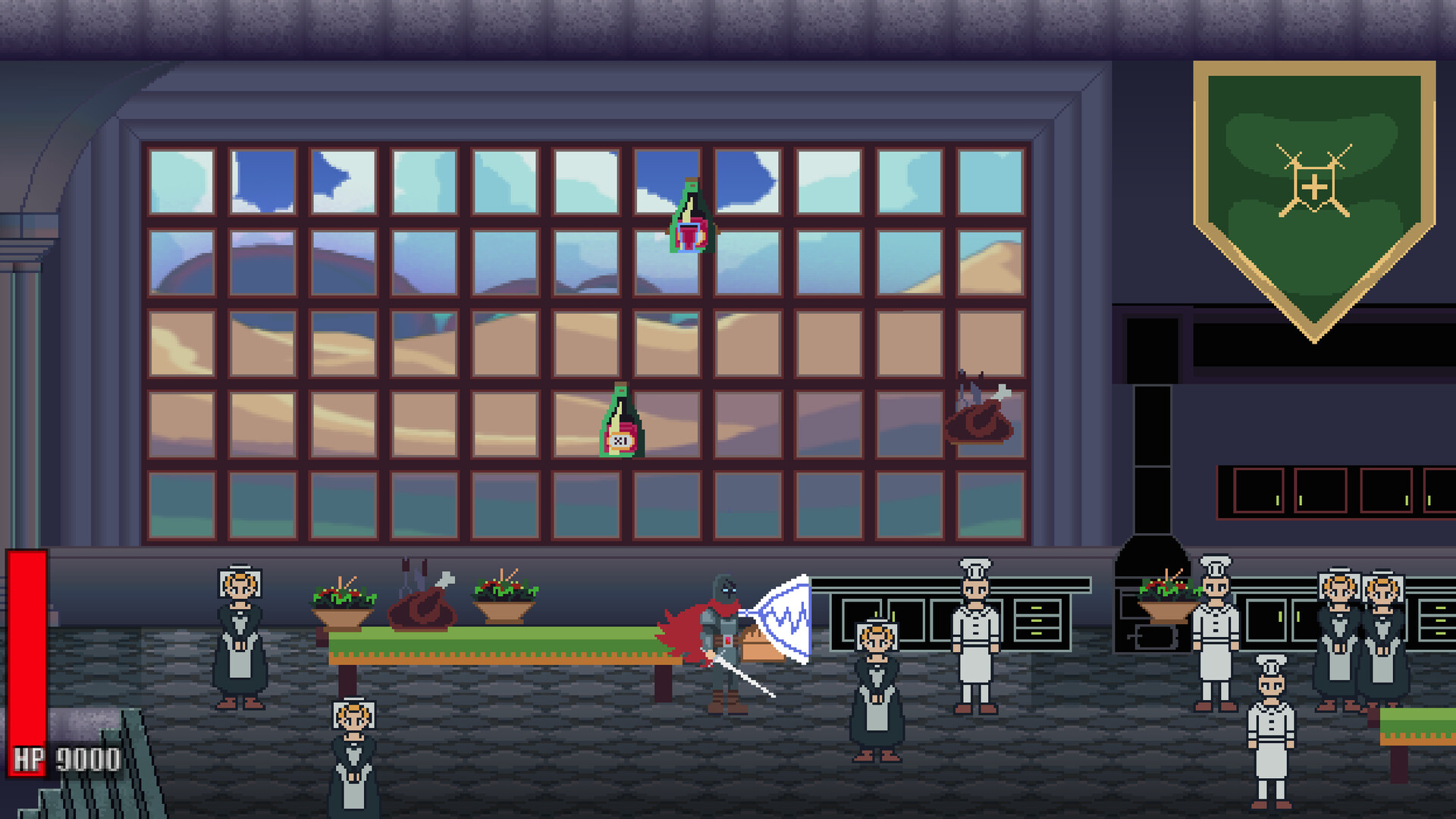Click the HP 9000 label
Screen dimensions: 1456x819
point(64,756)
